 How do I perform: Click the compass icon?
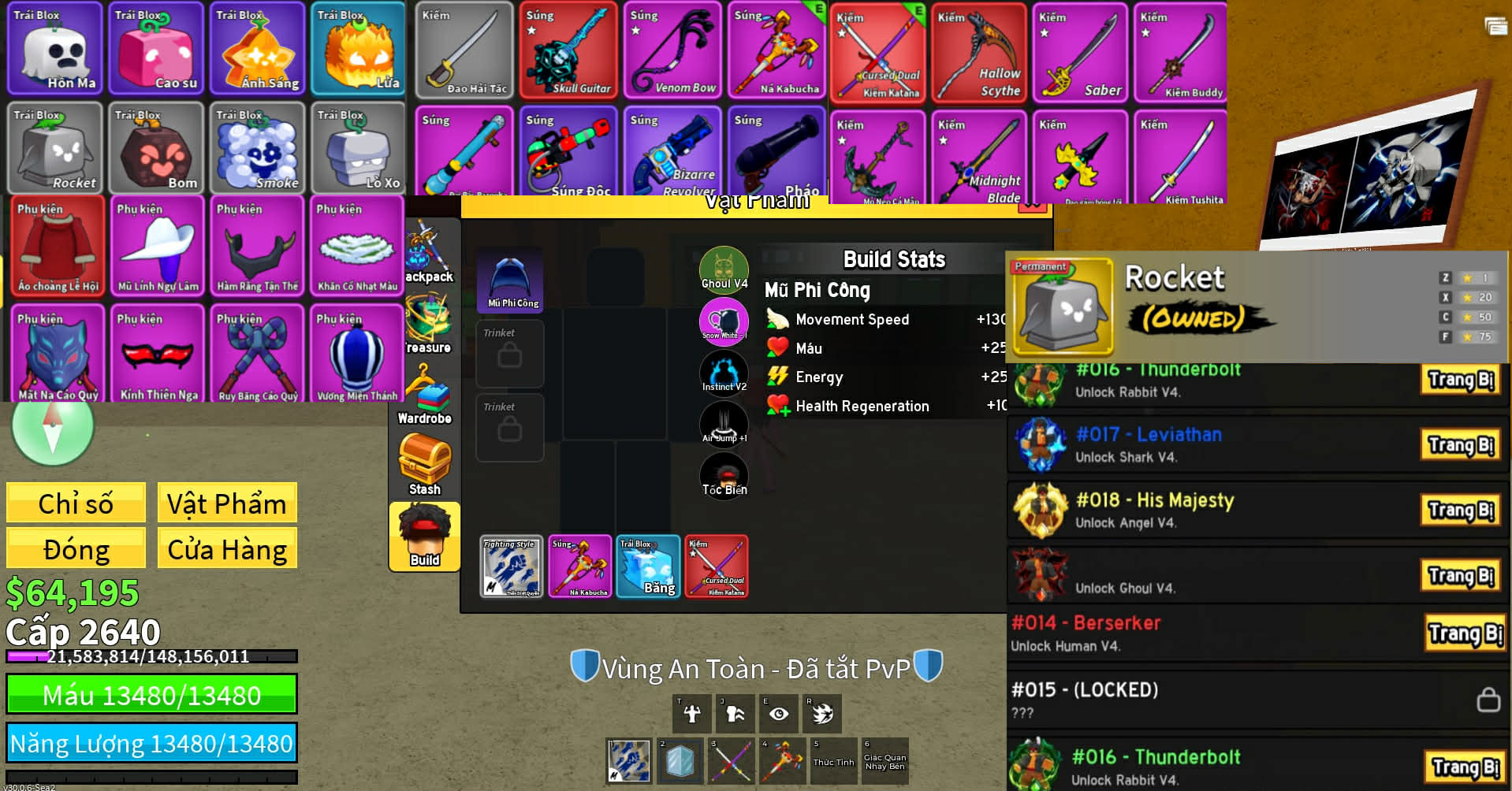(x=53, y=428)
